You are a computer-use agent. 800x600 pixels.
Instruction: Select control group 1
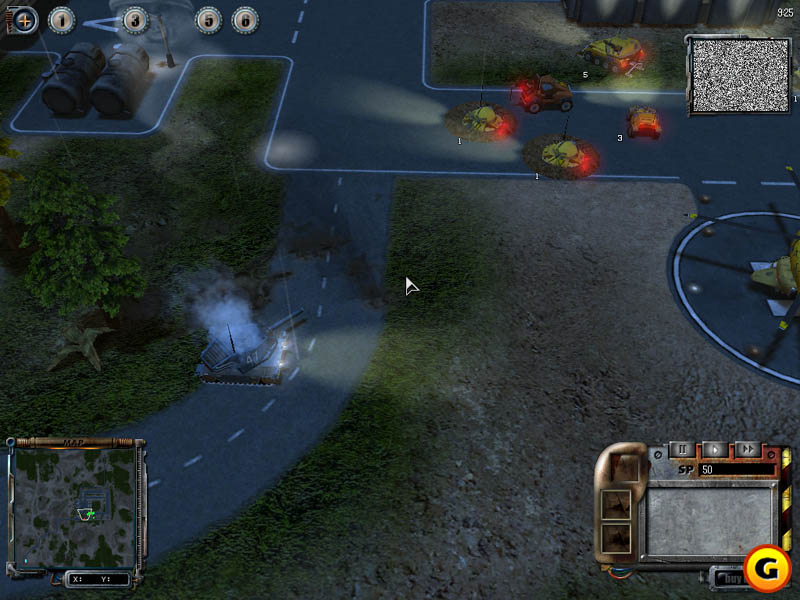[x=62, y=19]
